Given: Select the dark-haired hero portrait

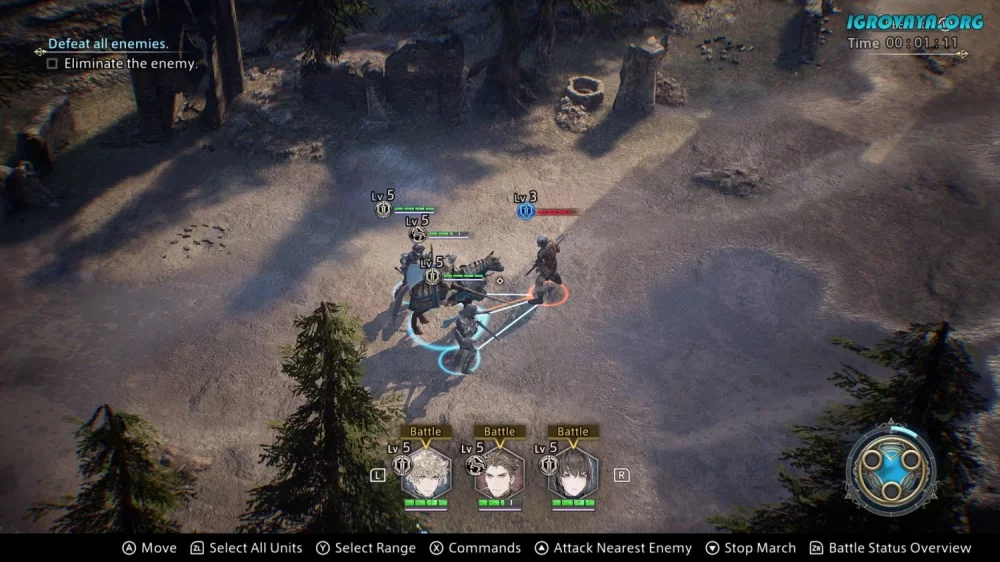Looking at the screenshot, I should pos(573,473).
